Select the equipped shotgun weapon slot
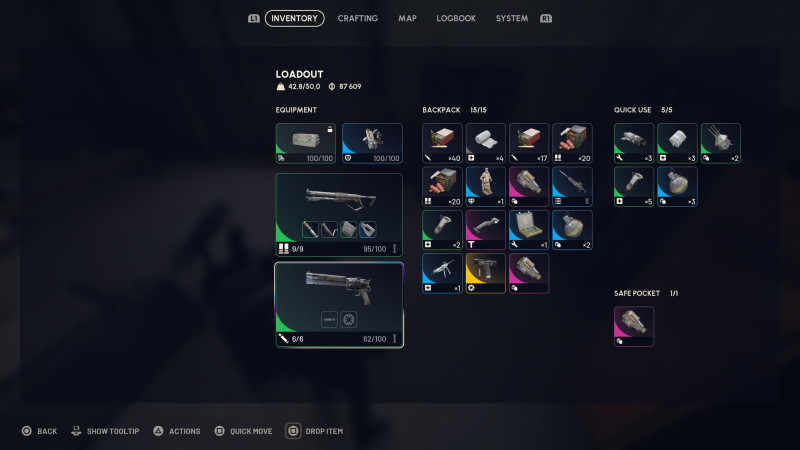Image resolution: width=800 pixels, height=450 pixels. click(339, 214)
